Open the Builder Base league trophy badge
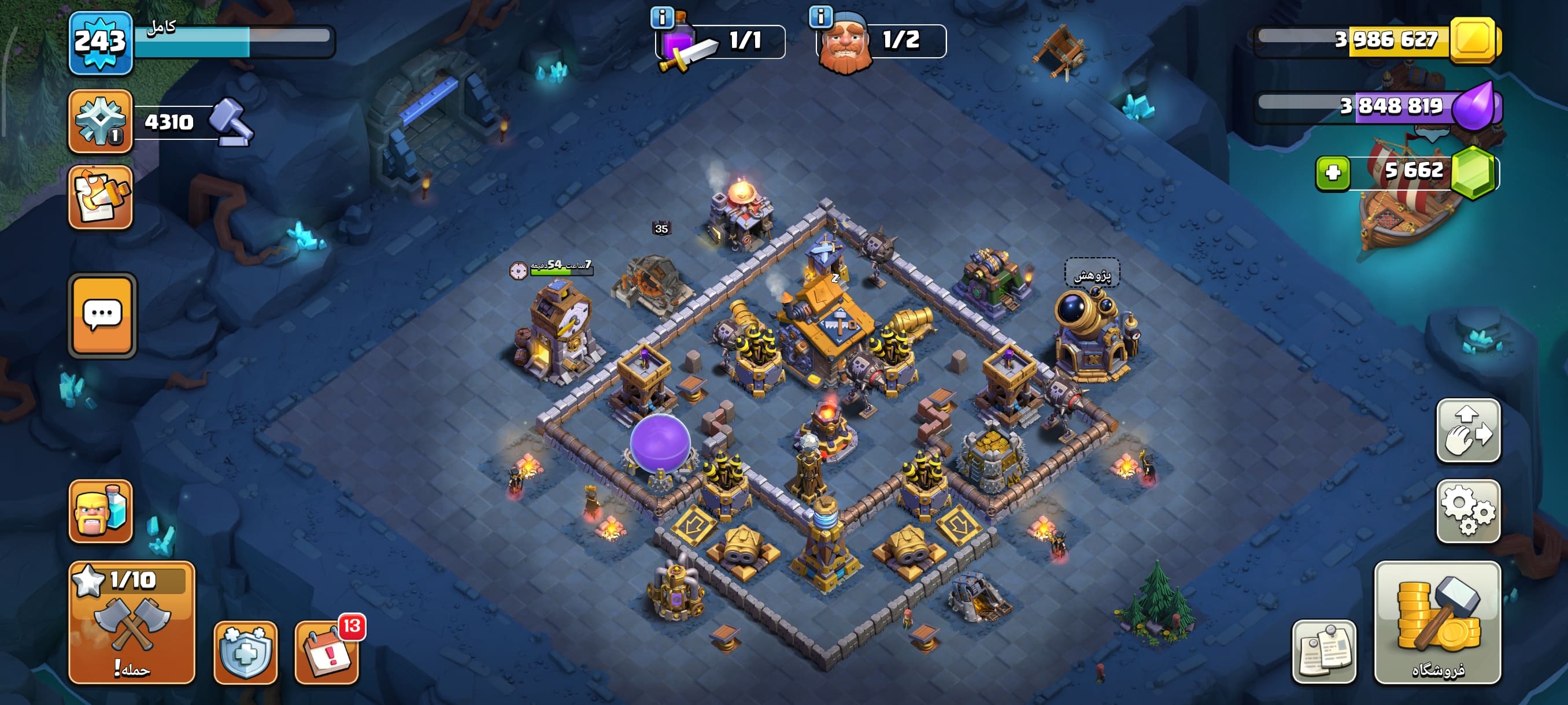 click(x=101, y=121)
